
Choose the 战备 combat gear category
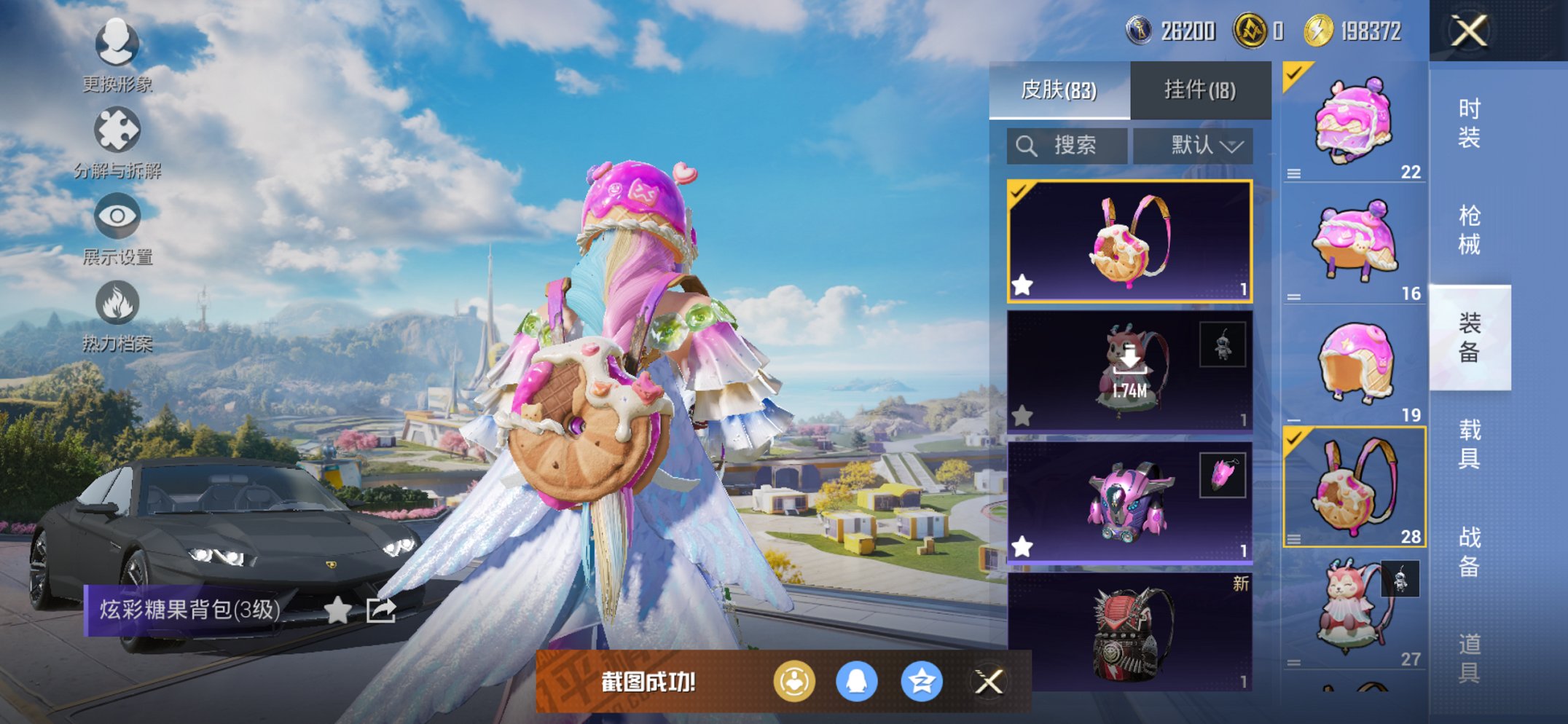click(x=1469, y=551)
